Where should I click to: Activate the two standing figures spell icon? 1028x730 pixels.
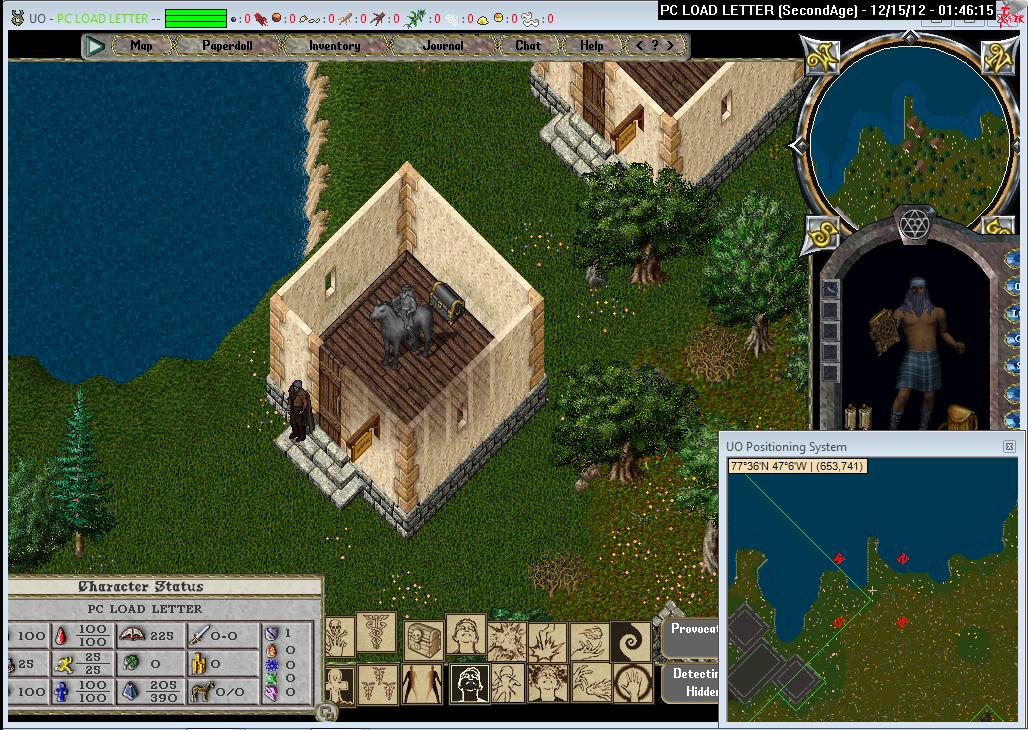(x=421, y=684)
